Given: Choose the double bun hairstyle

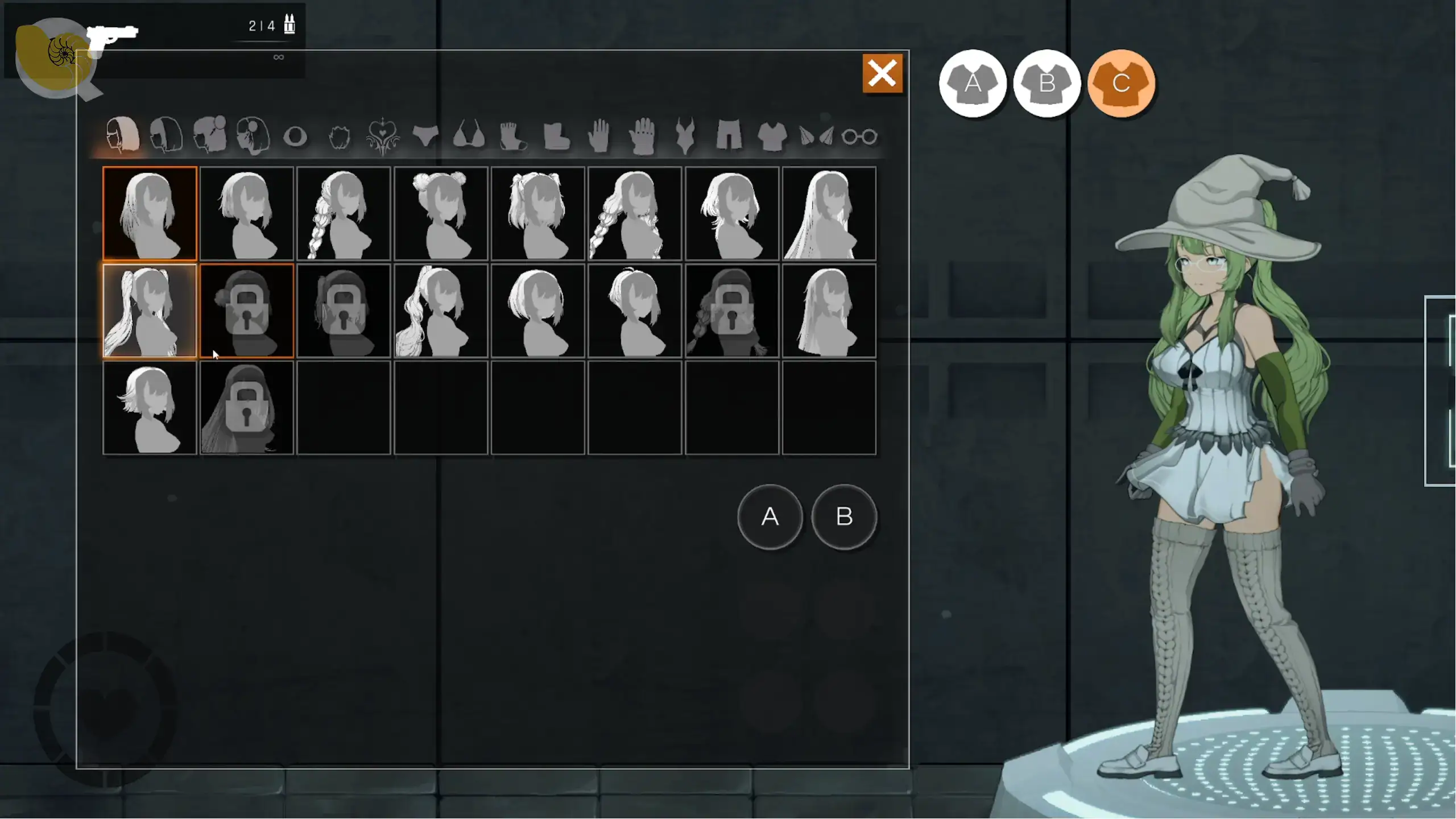Looking at the screenshot, I should tap(441, 214).
